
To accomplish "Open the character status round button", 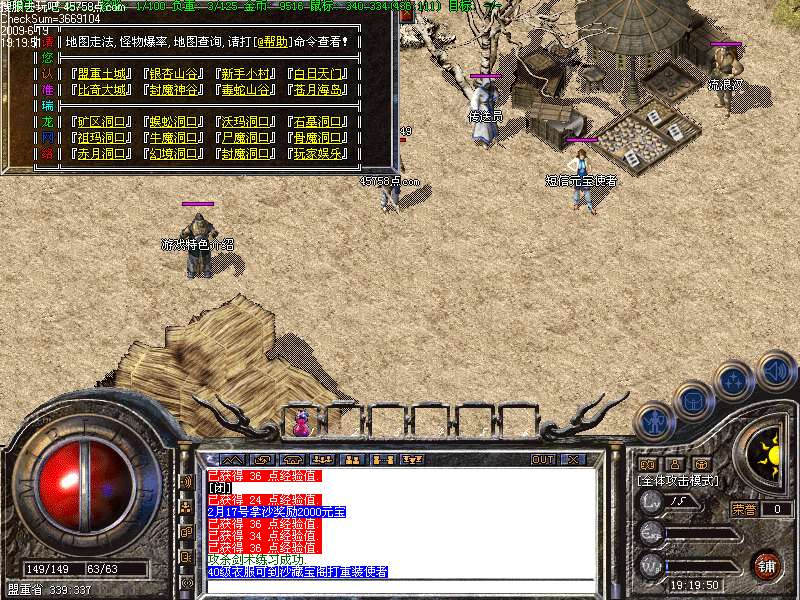I will click(x=654, y=420).
